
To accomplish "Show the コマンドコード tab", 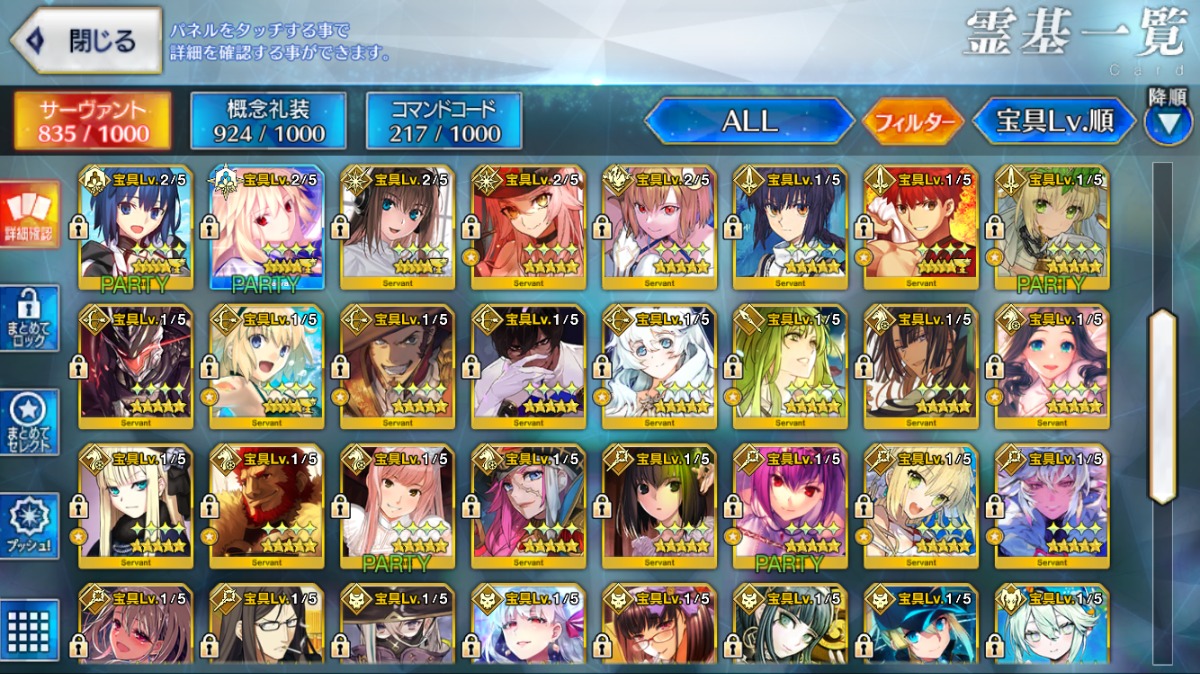I will tap(444, 121).
